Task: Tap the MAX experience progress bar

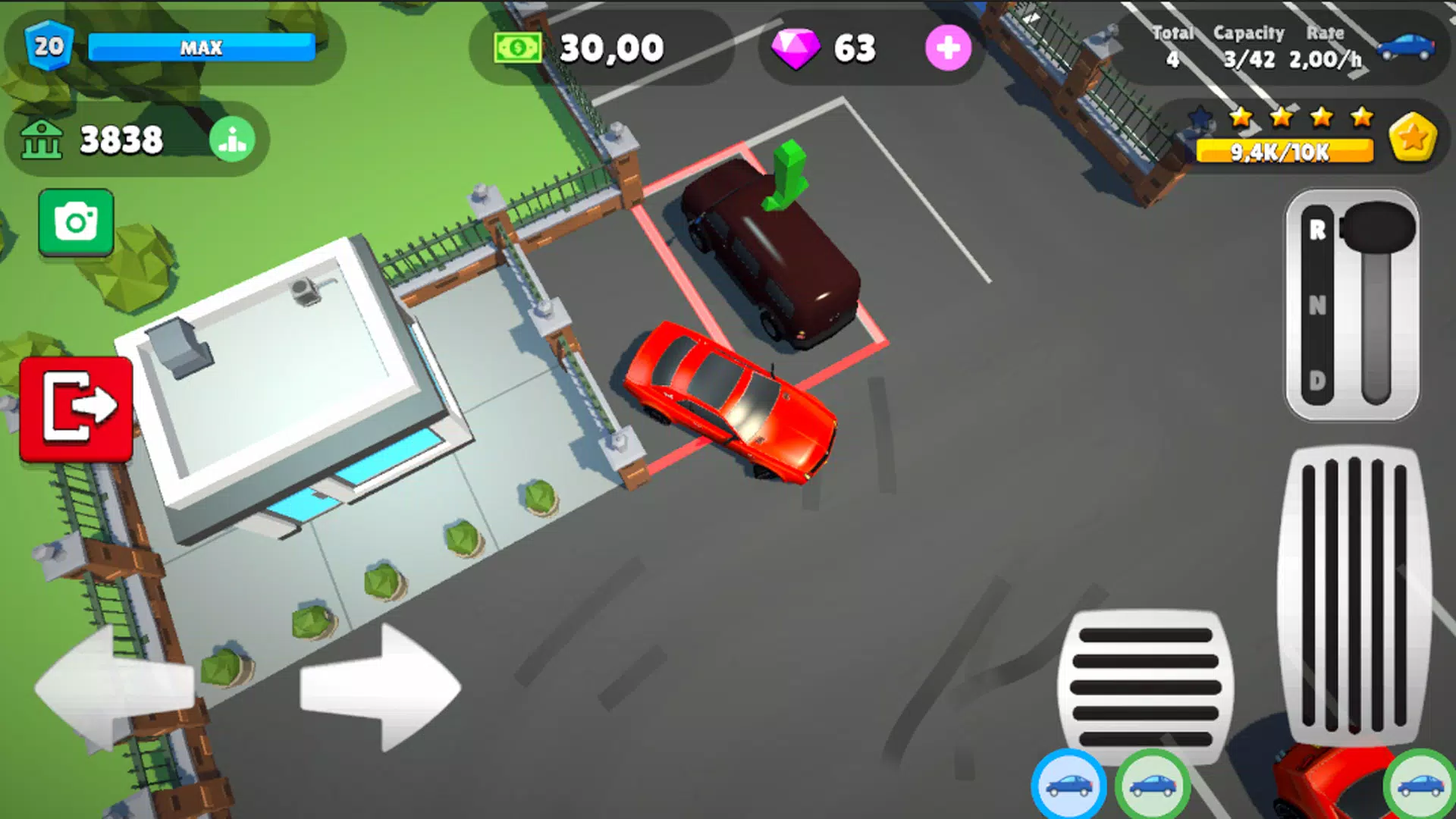Action: [202, 48]
